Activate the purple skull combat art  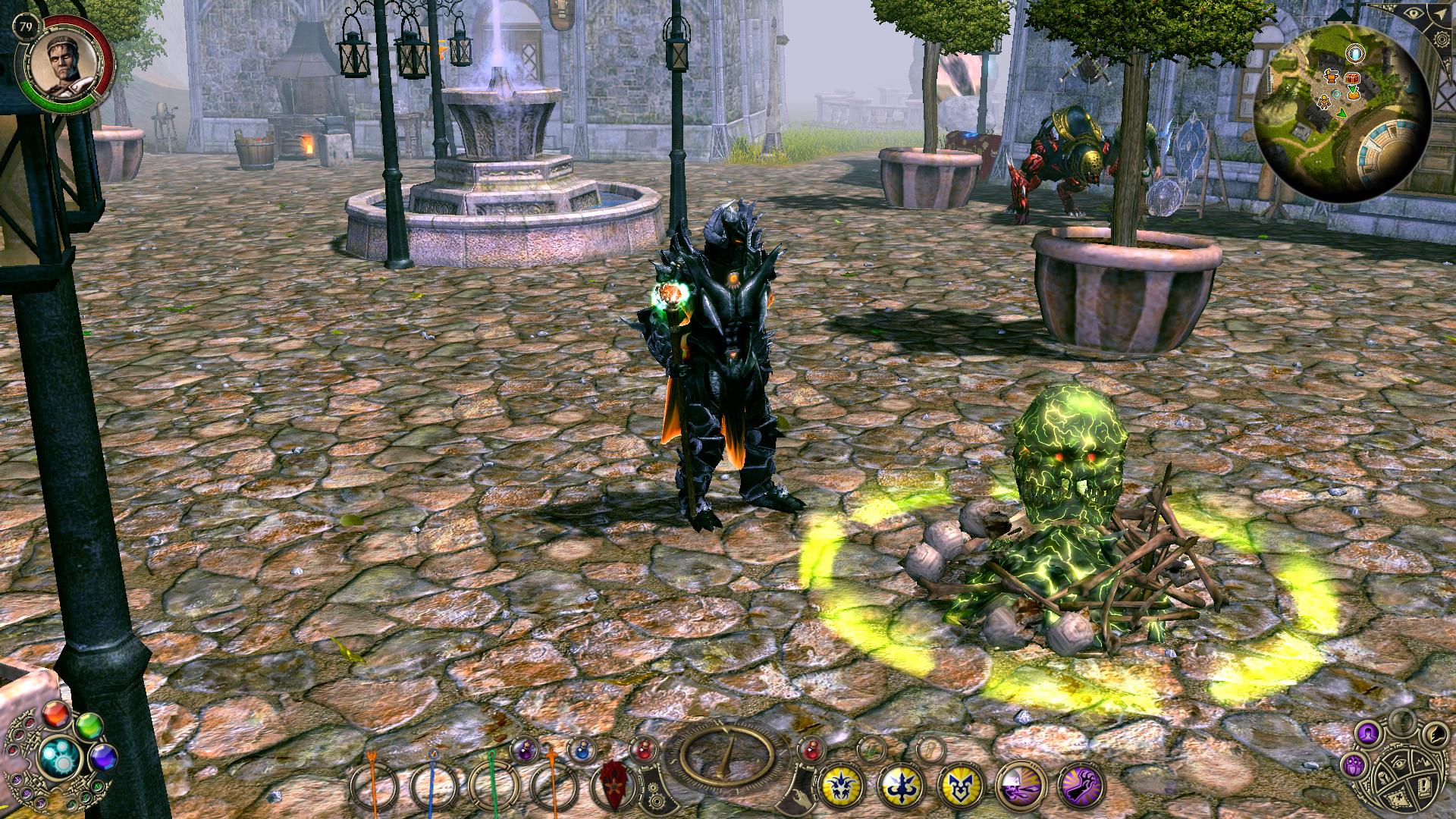[1017, 786]
